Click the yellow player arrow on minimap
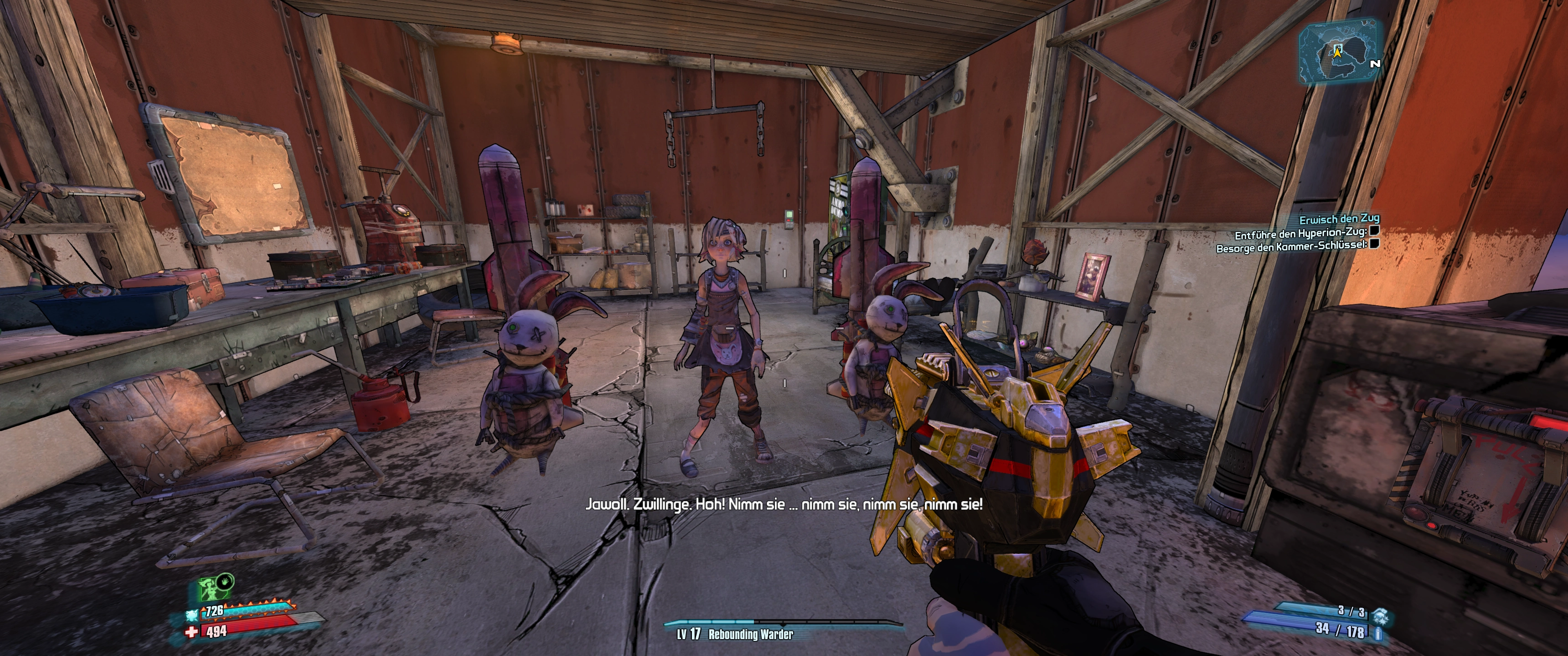 click(x=1337, y=52)
